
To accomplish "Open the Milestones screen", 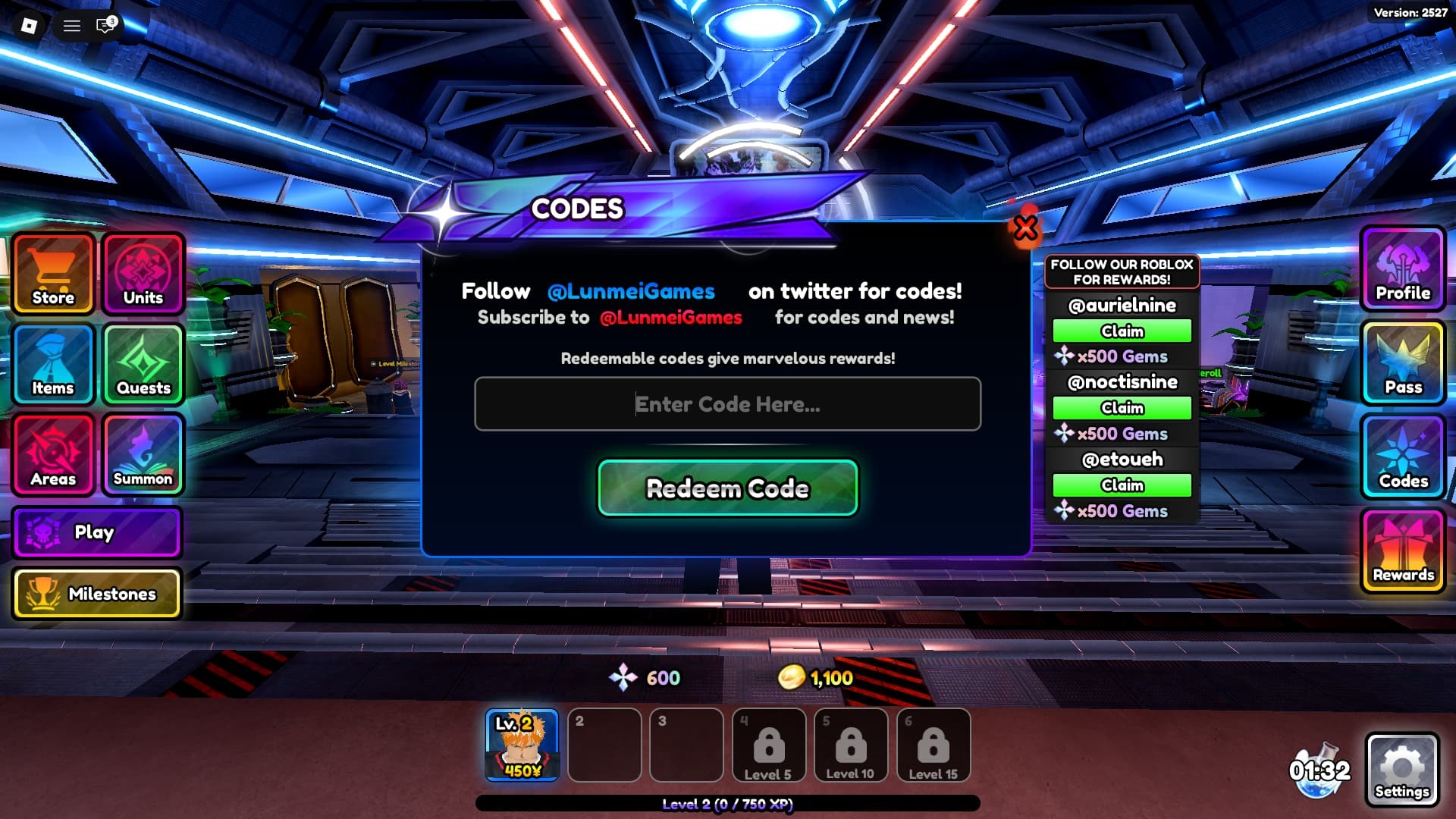I will point(96,594).
